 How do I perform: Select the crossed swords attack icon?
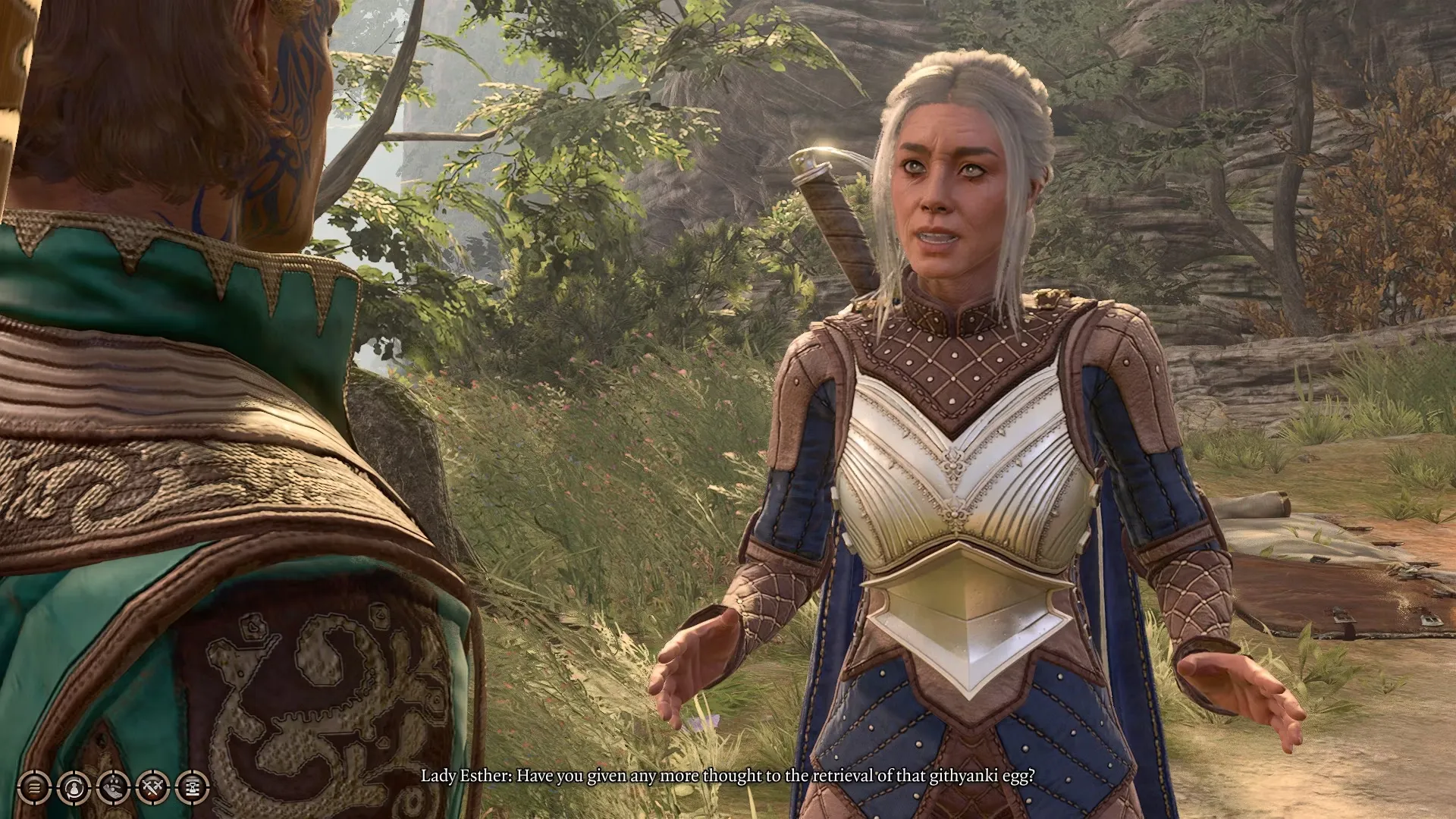click(152, 788)
